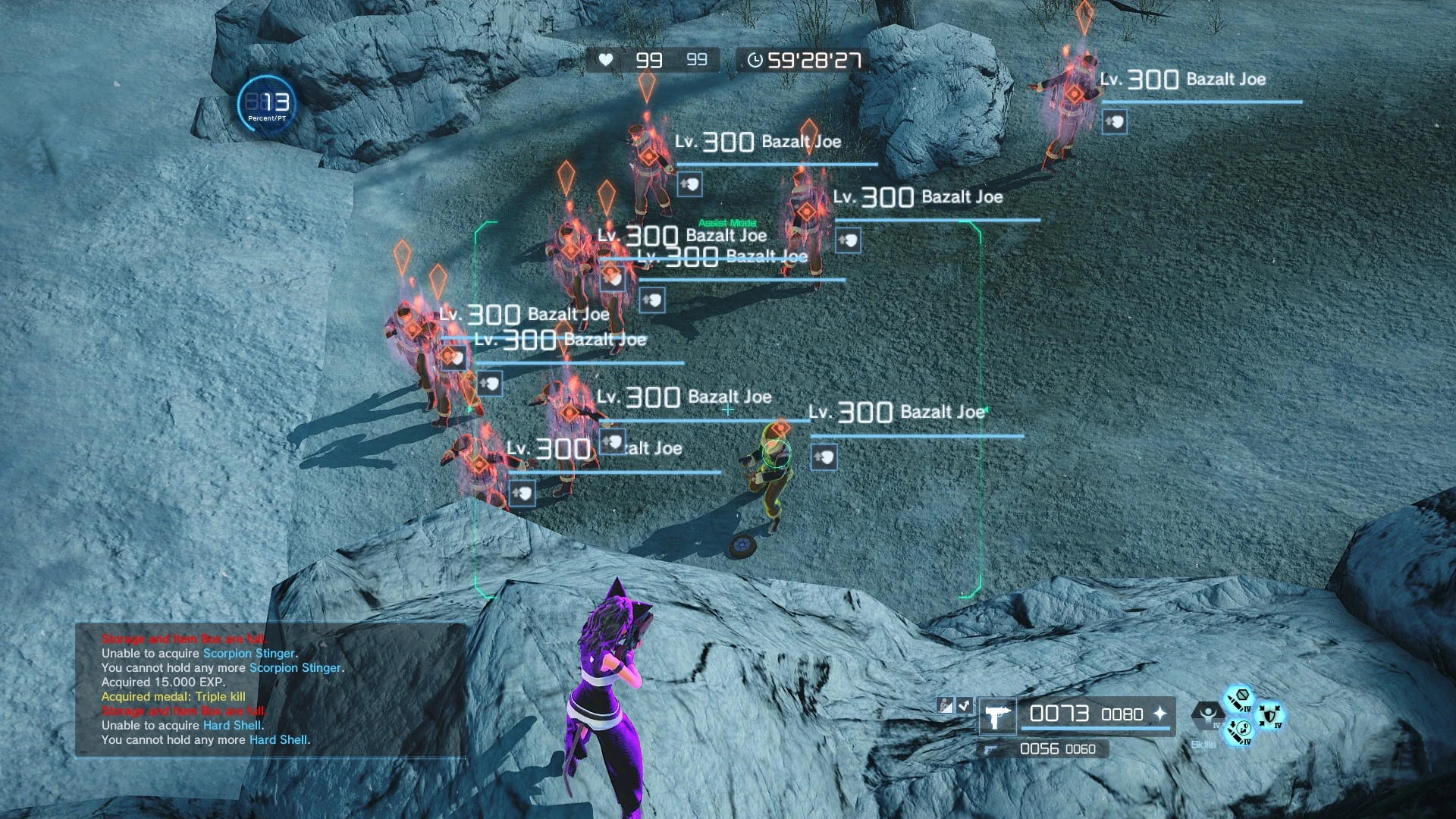Select the equipped submachine gun weapon icon
The image size is (1456, 819).
click(x=996, y=715)
